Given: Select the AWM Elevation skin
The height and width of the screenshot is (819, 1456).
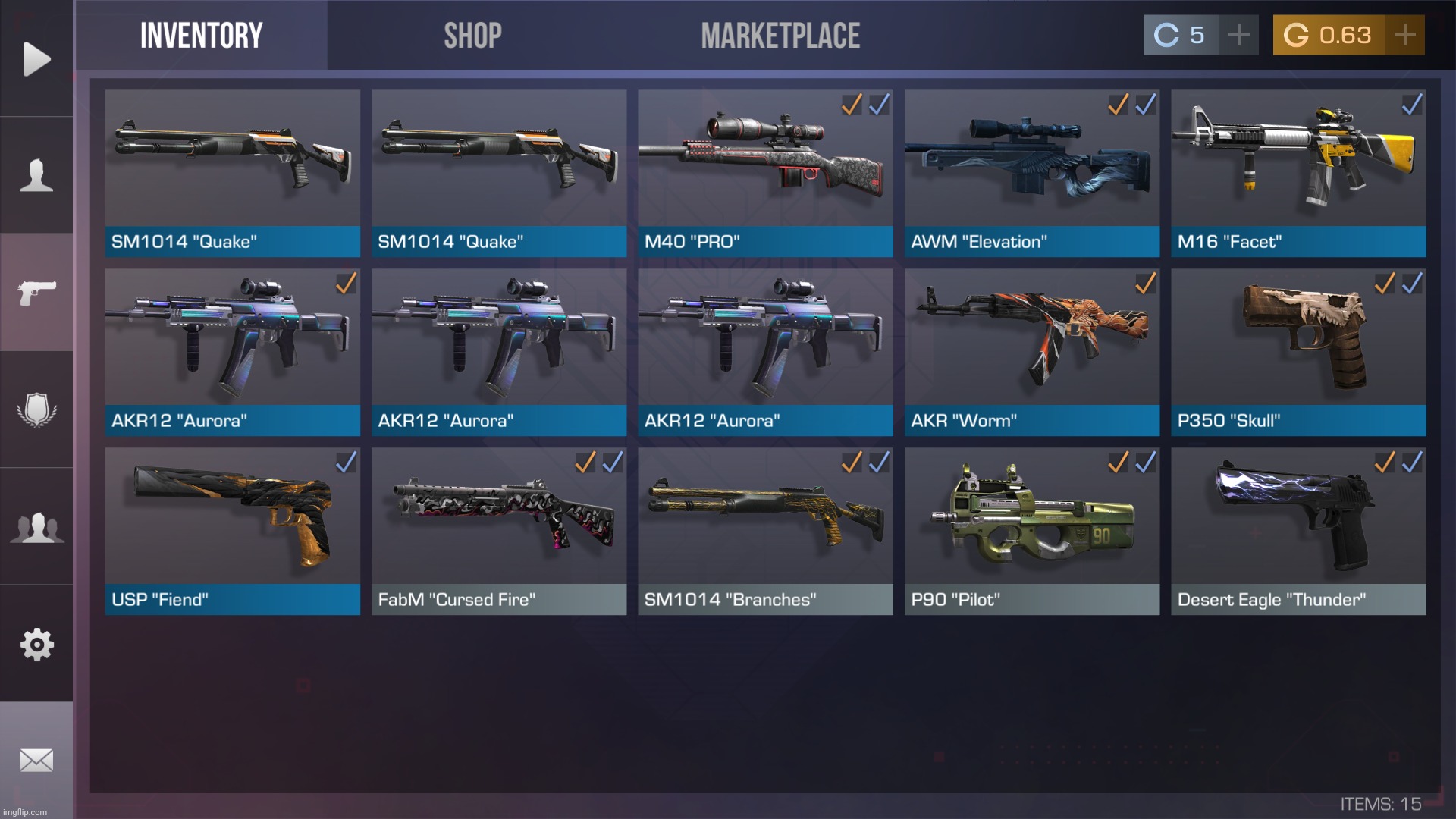Looking at the screenshot, I should coord(1031,167).
